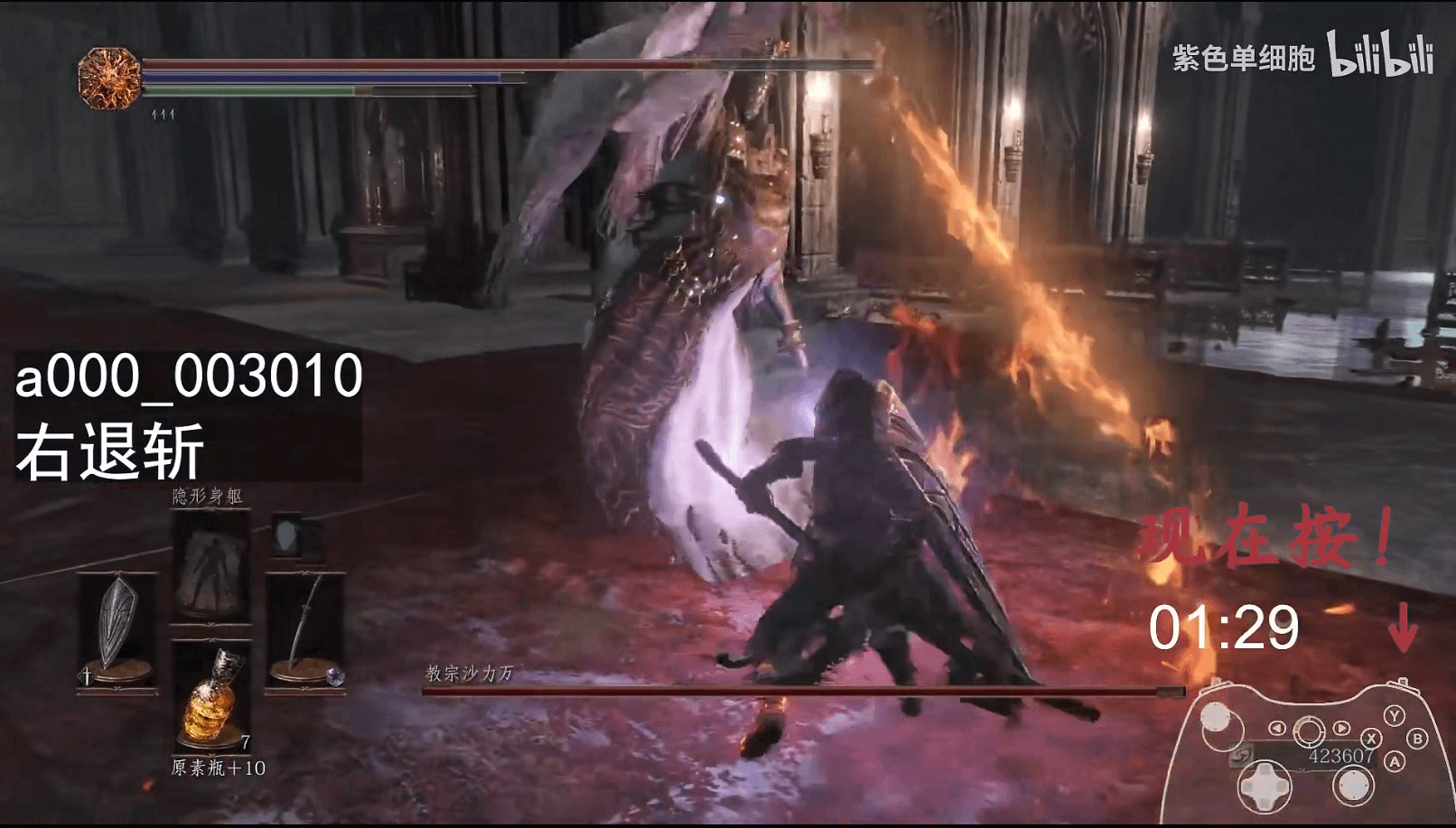Select the Hidden Body spell slot
The height and width of the screenshot is (828, 1456).
point(210,567)
